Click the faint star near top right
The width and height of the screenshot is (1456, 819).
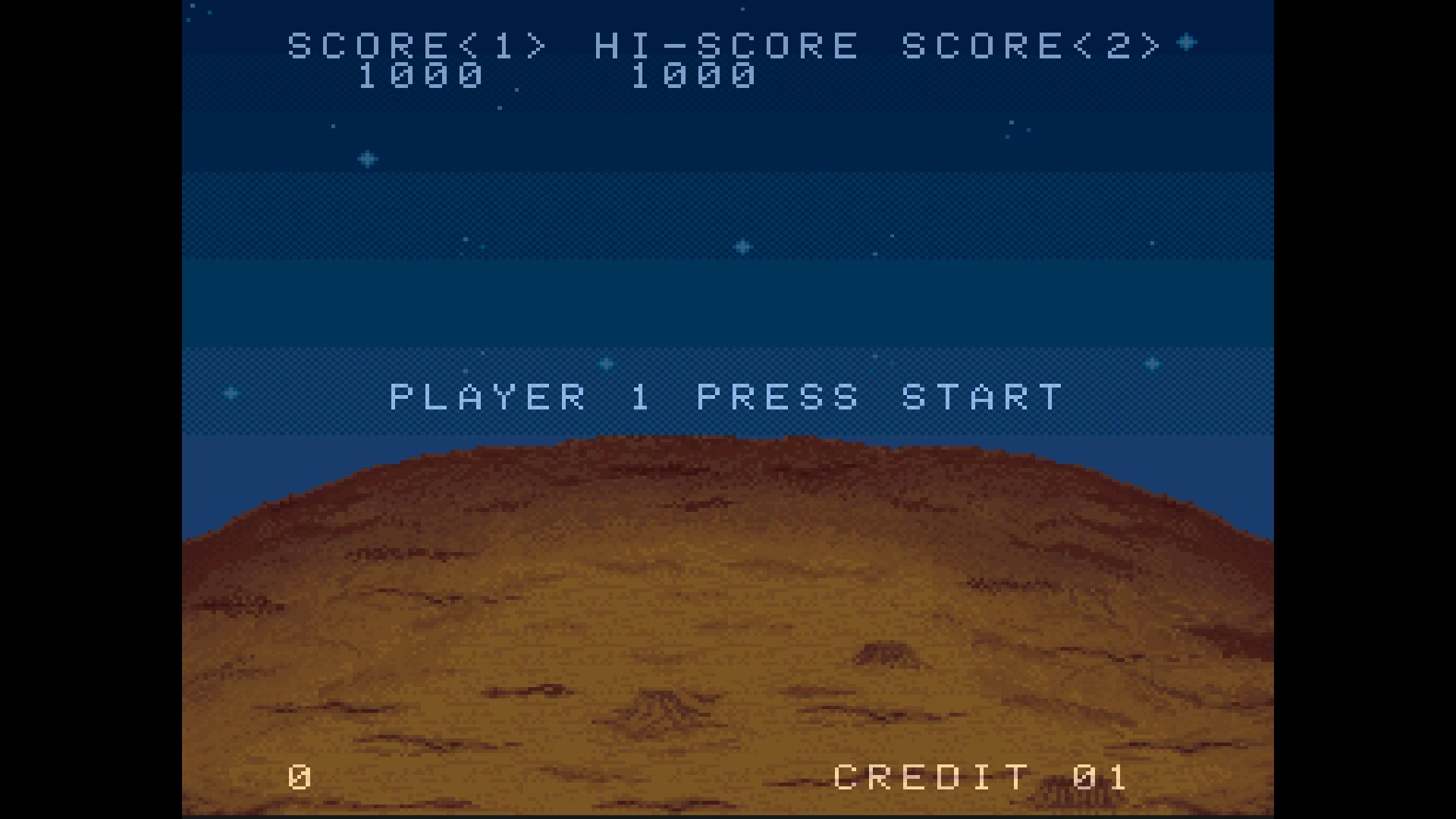click(1011, 121)
